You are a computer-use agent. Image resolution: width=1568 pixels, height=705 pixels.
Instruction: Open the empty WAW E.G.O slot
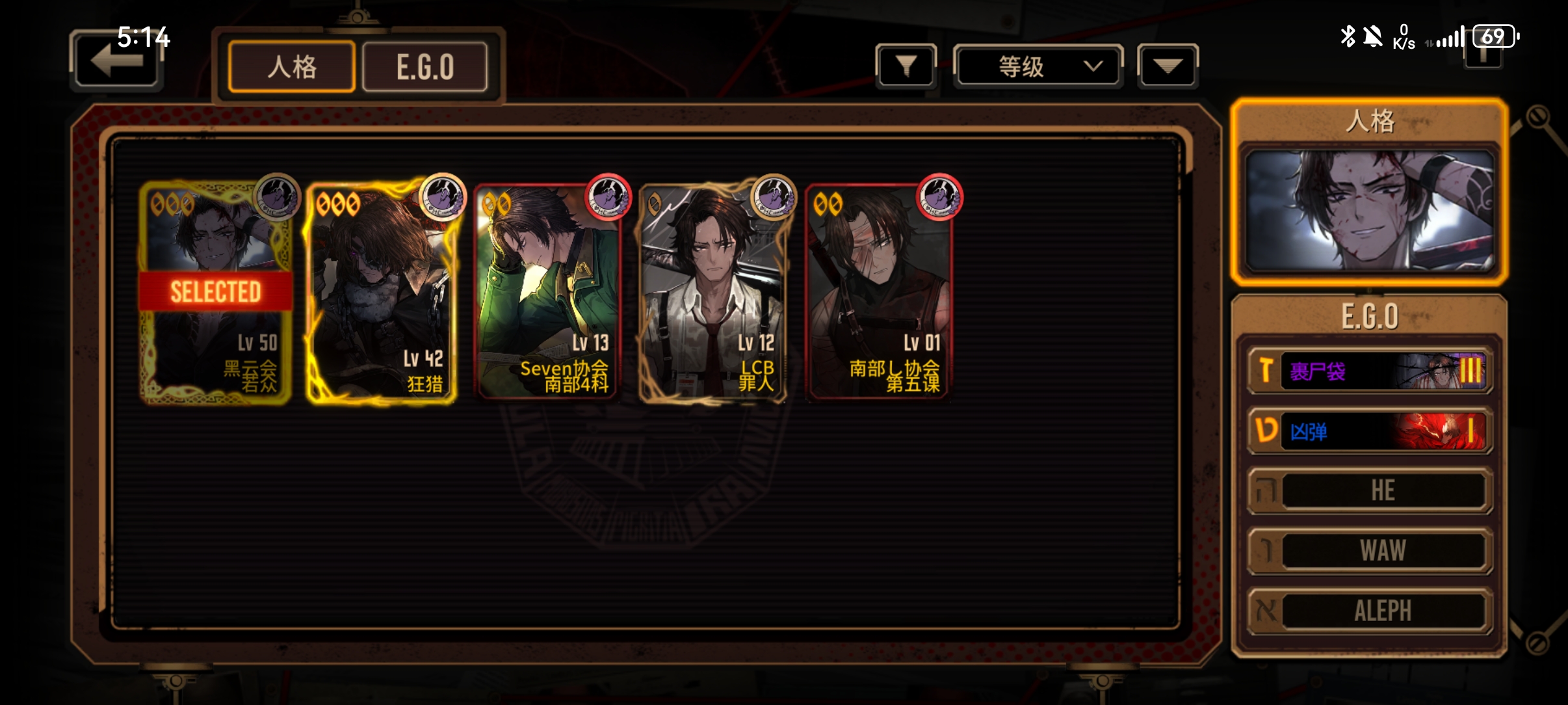(1369, 550)
